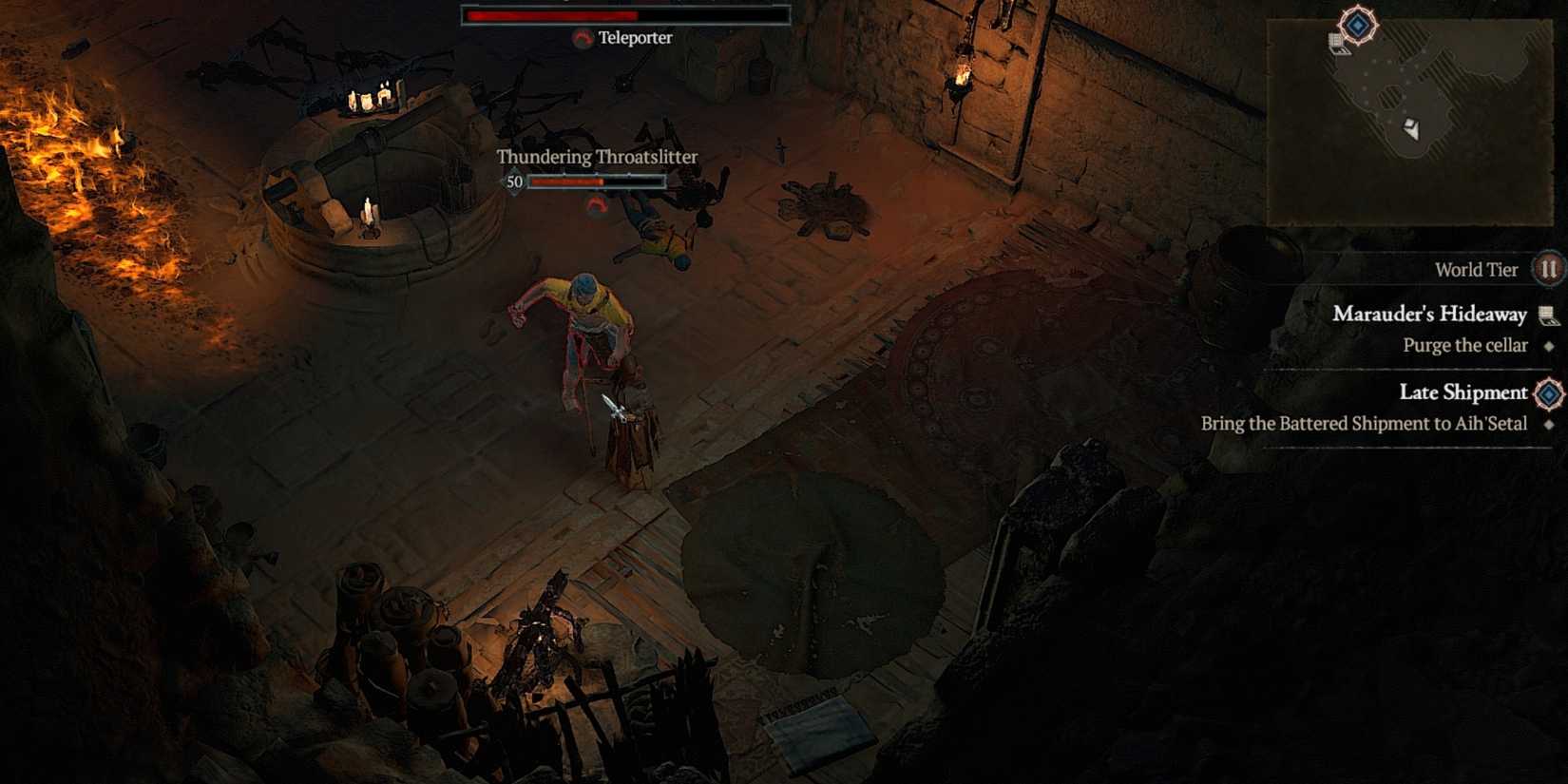Select the cellar entrance icon on the minimap

click(x=1339, y=45)
